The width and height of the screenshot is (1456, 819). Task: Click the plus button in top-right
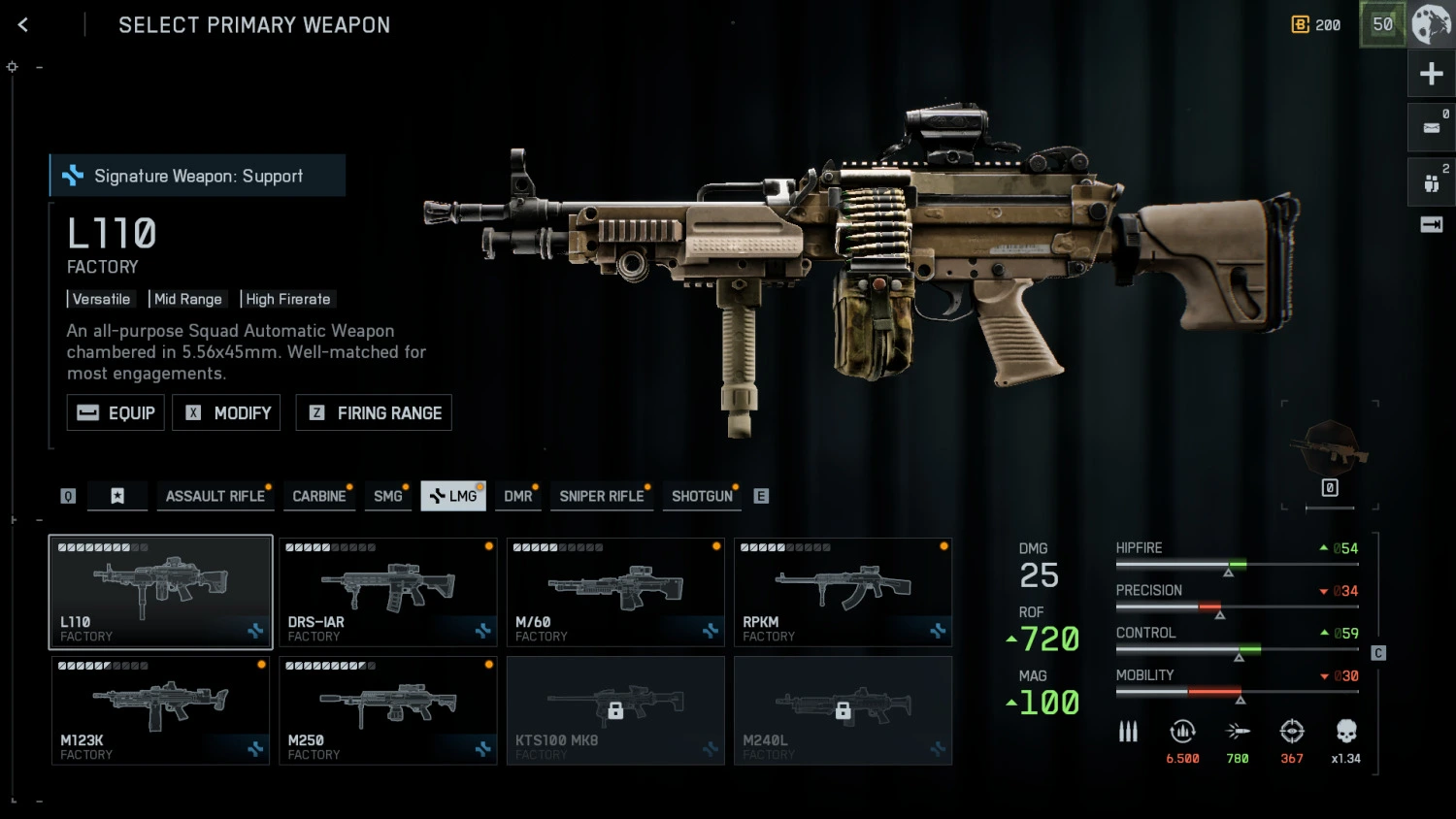(1431, 74)
